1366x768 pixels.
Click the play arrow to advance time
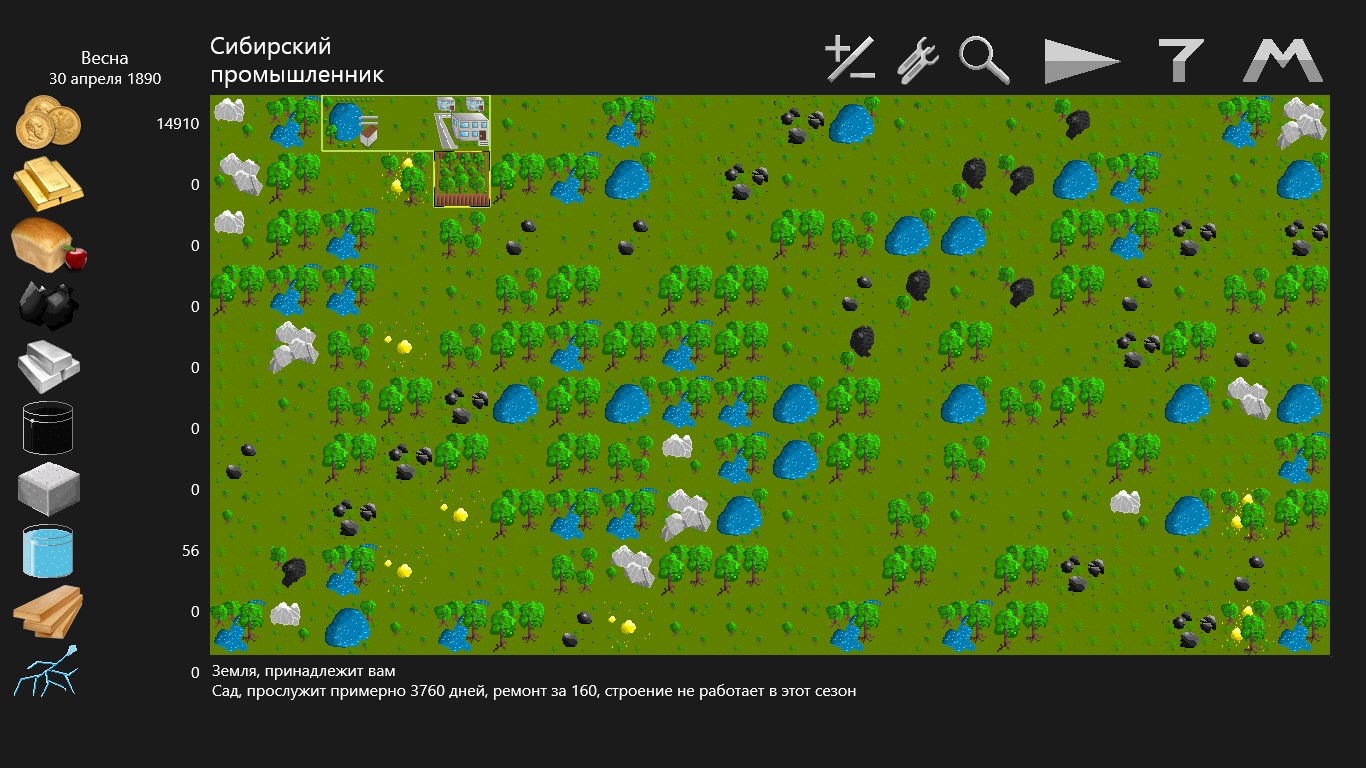point(1082,61)
